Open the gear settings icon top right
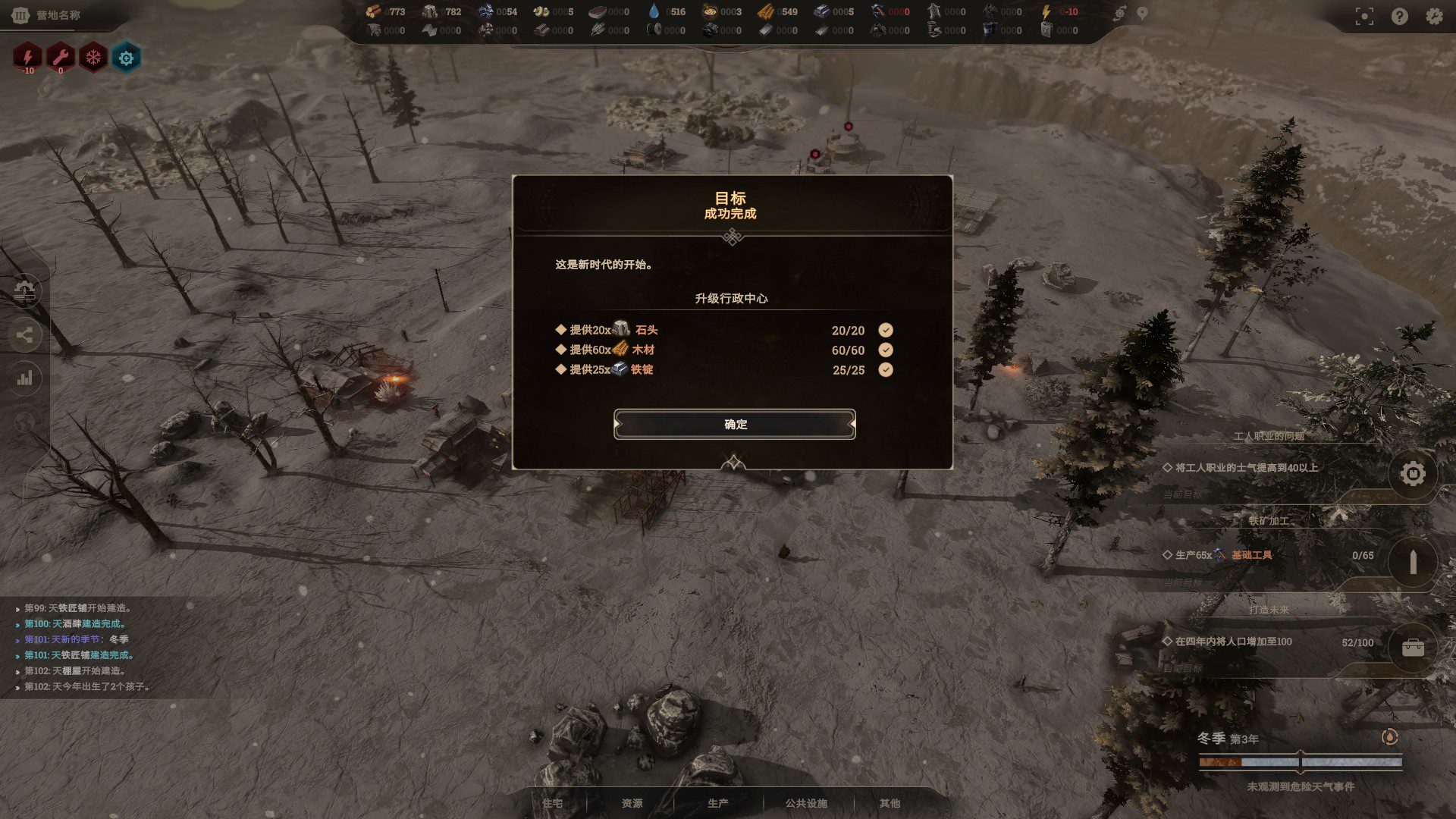Screen dimensions: 1456x819 tap(1433, 16)
